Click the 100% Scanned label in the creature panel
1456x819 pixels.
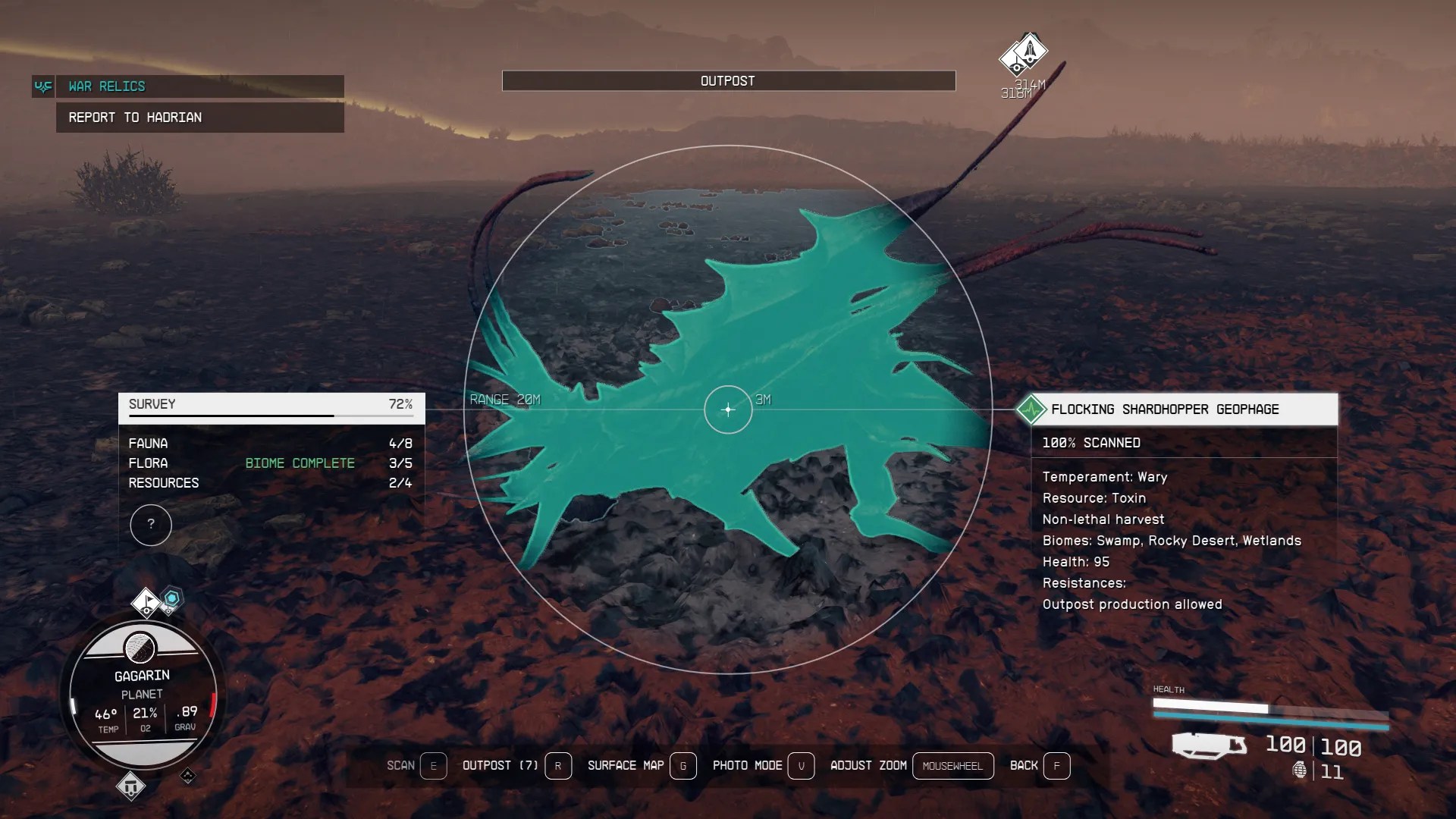[1093, 443]
